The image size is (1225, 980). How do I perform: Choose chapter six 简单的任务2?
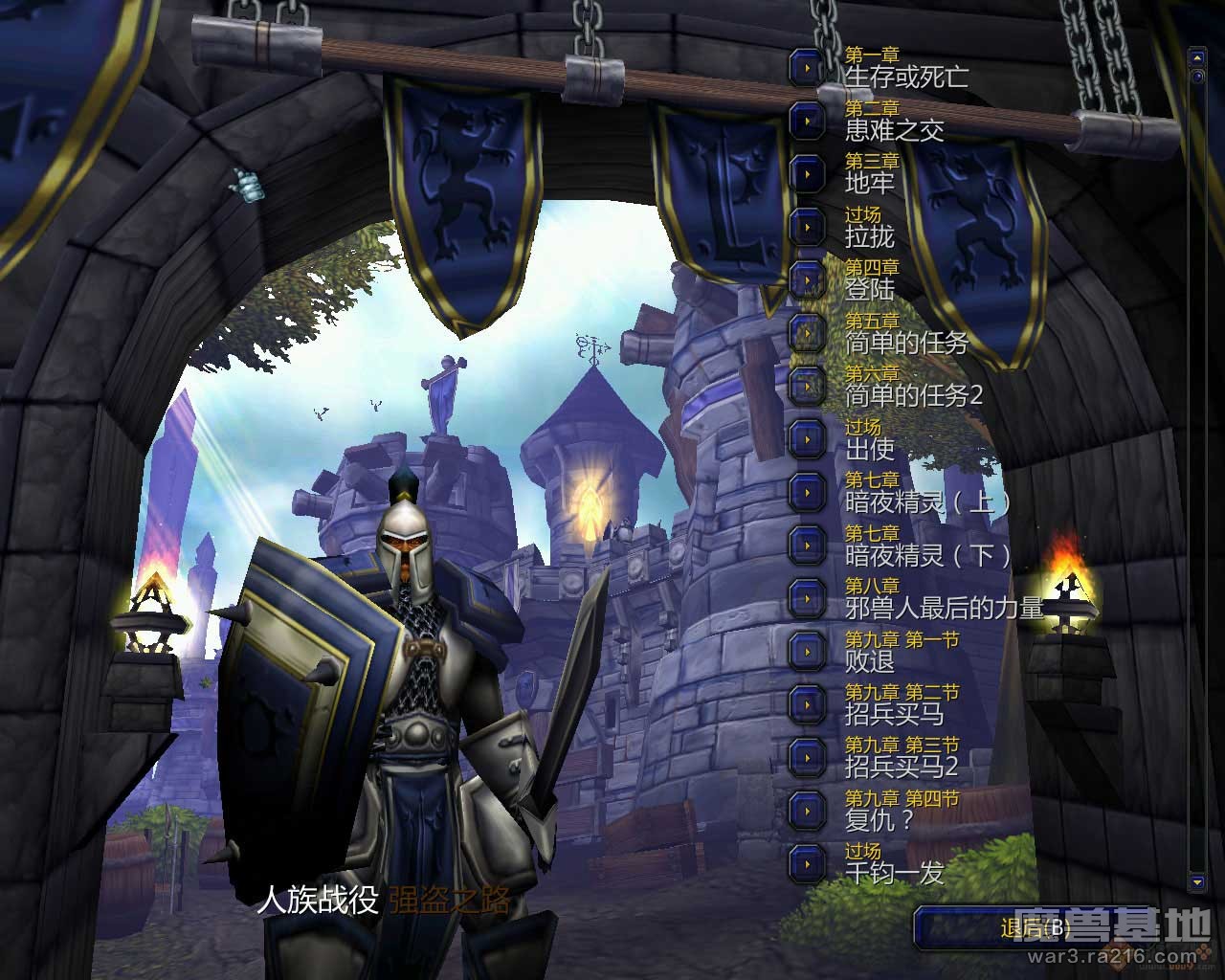(x=809, y=386)
